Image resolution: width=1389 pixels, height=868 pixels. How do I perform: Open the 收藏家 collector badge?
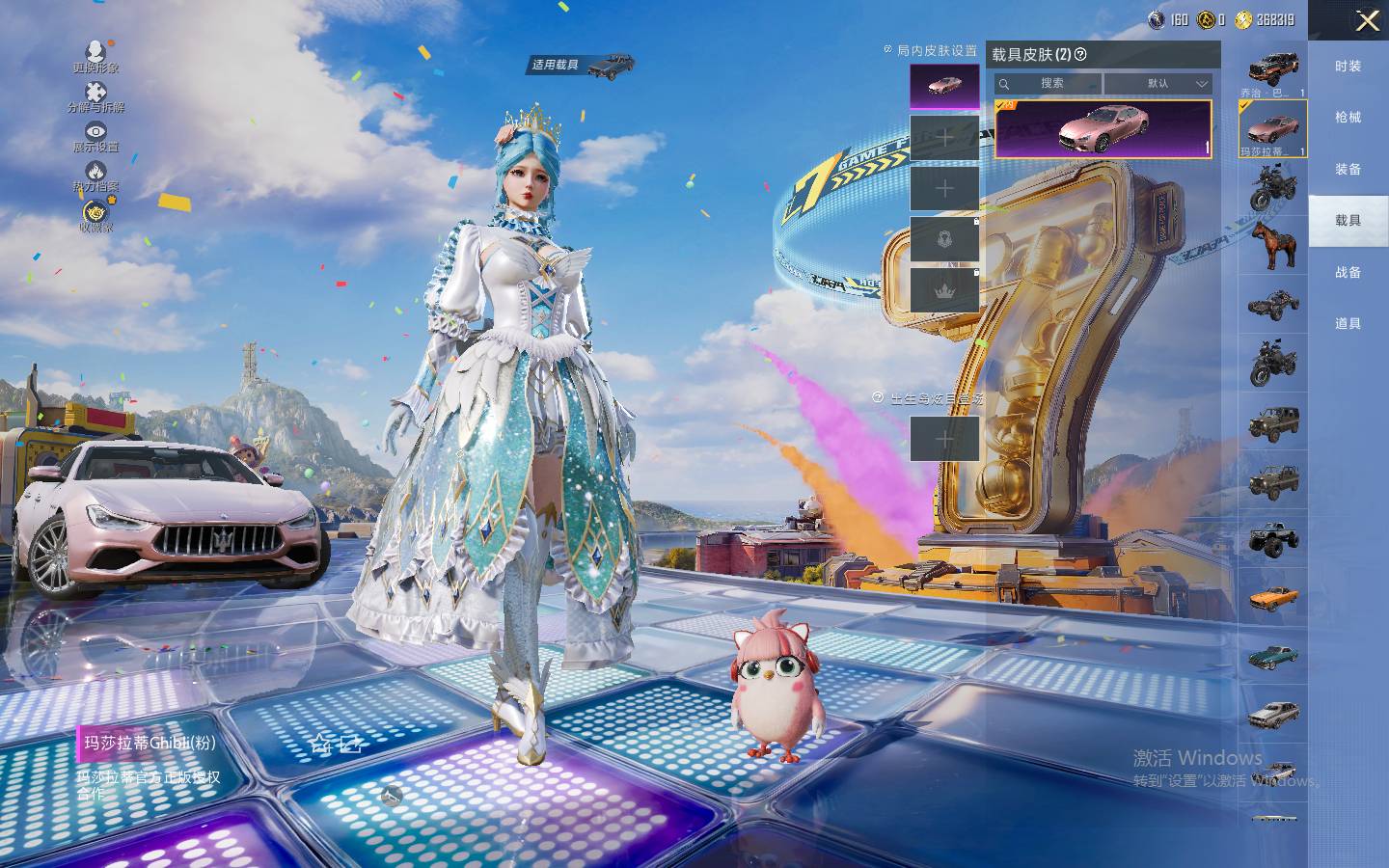[95, 216]
